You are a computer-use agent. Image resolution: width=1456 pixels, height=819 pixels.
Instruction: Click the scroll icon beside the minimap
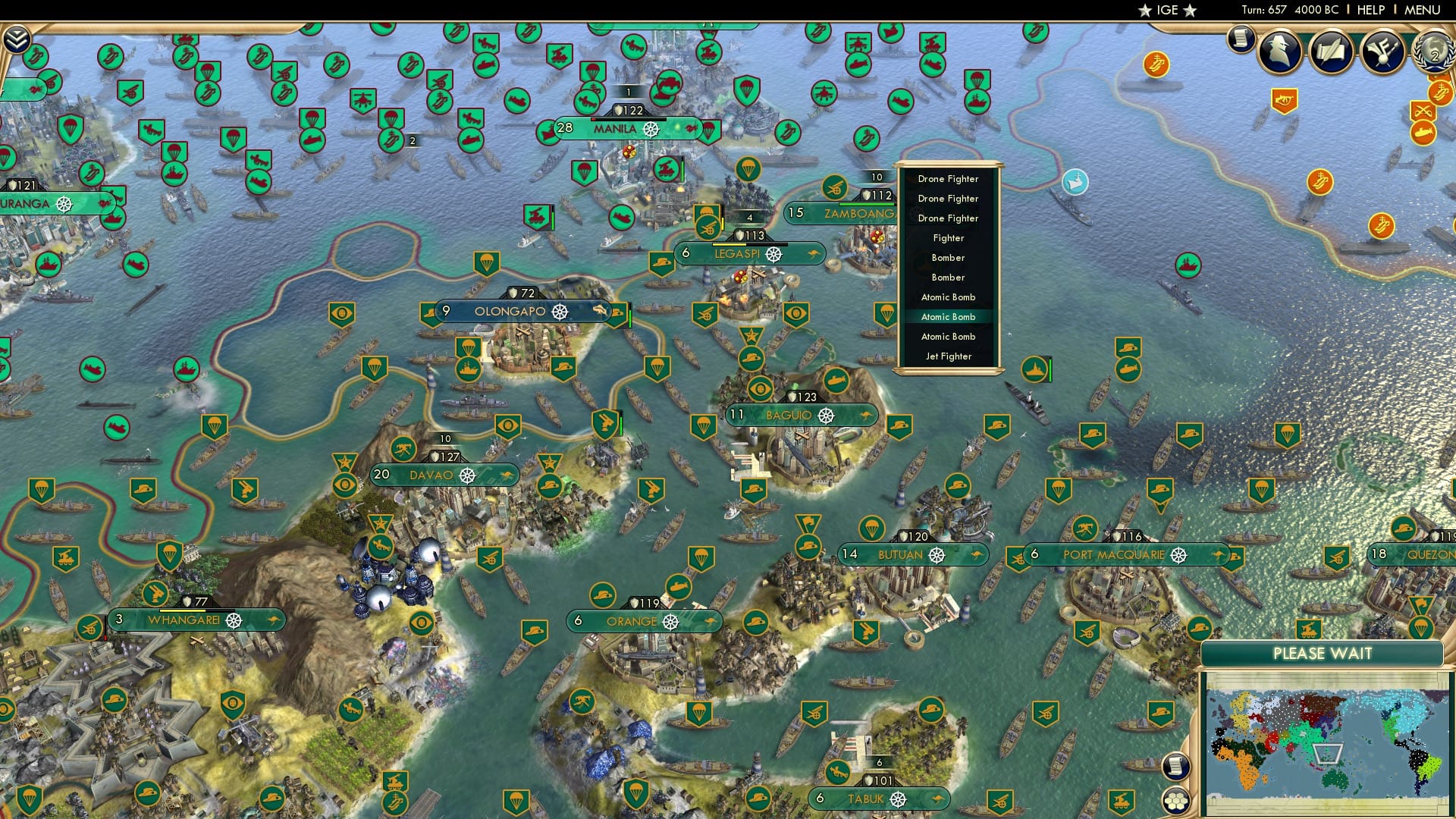(x=1176, y=767)
